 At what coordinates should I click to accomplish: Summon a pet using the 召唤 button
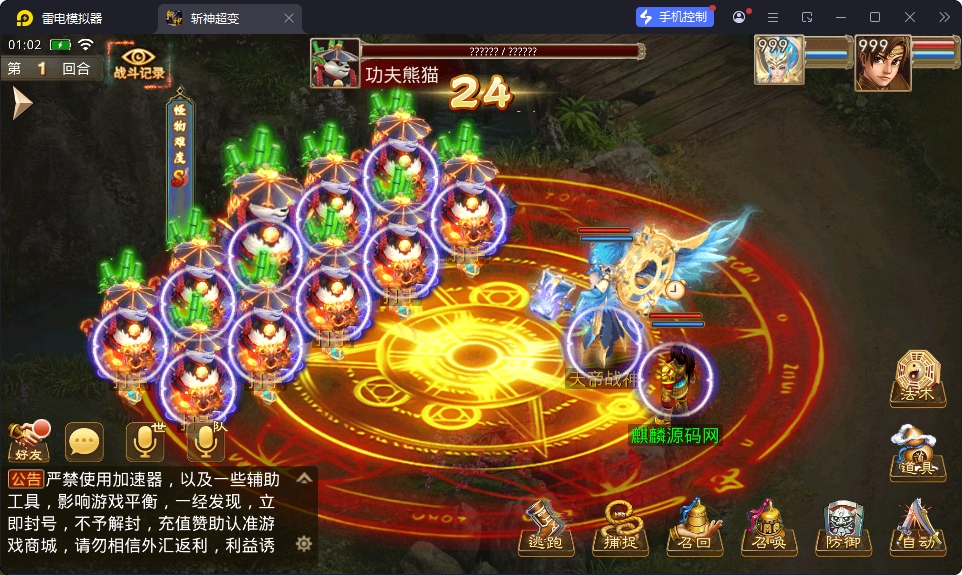[x=766, y=527]
